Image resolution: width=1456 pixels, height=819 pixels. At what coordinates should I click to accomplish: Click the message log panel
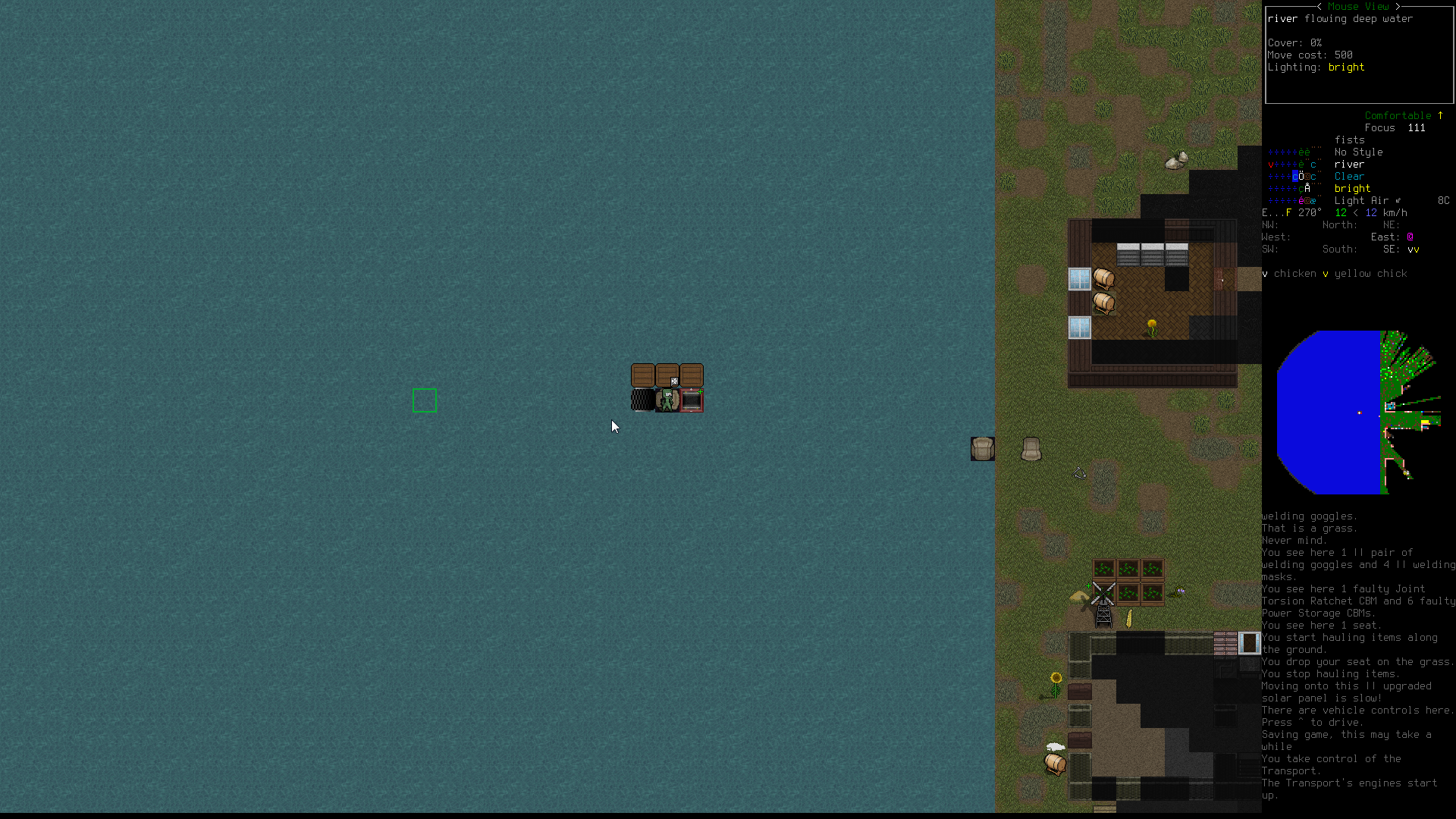click(x=1357, y=655)
